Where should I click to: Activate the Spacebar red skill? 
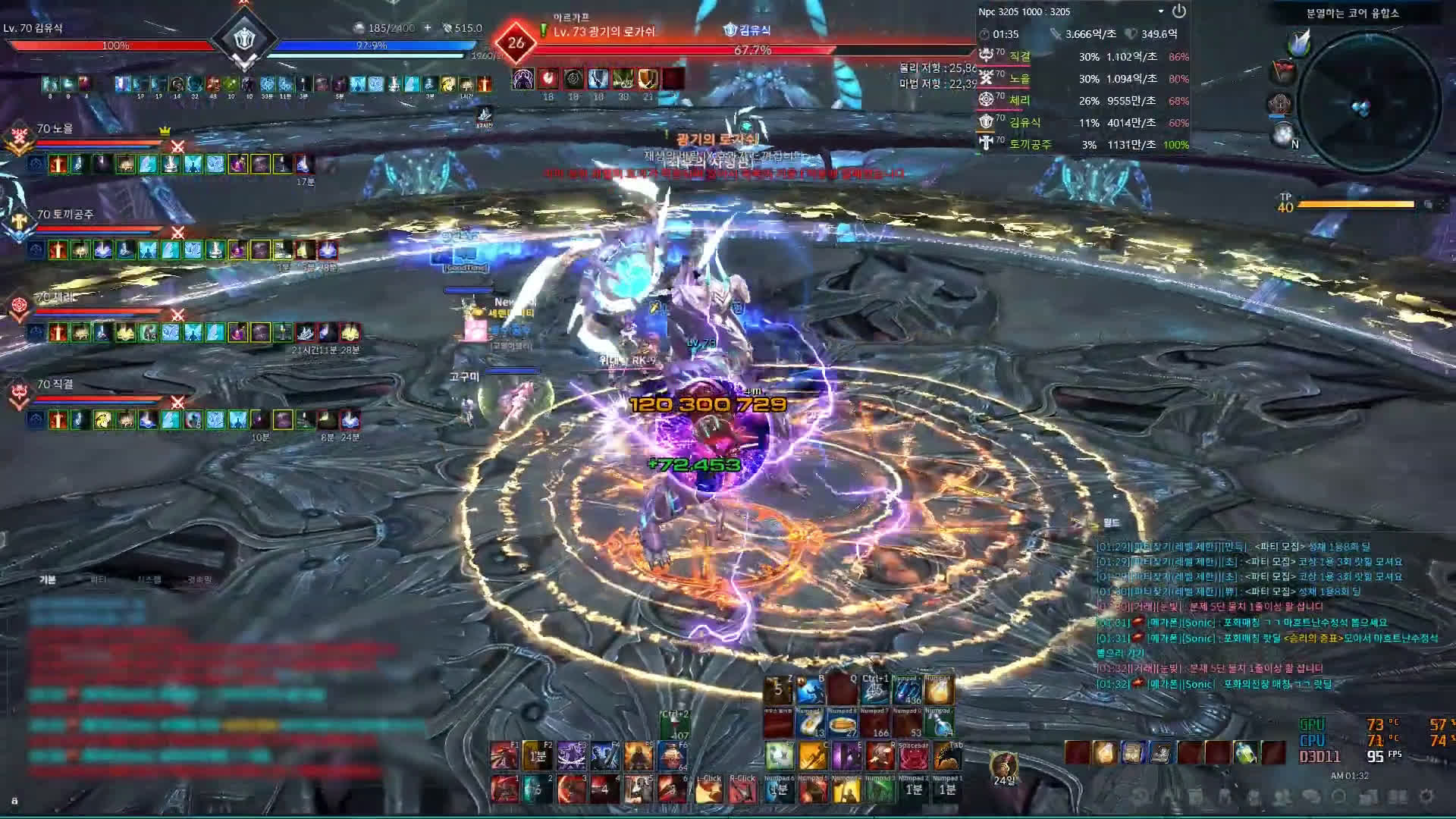tap(913, 756)
